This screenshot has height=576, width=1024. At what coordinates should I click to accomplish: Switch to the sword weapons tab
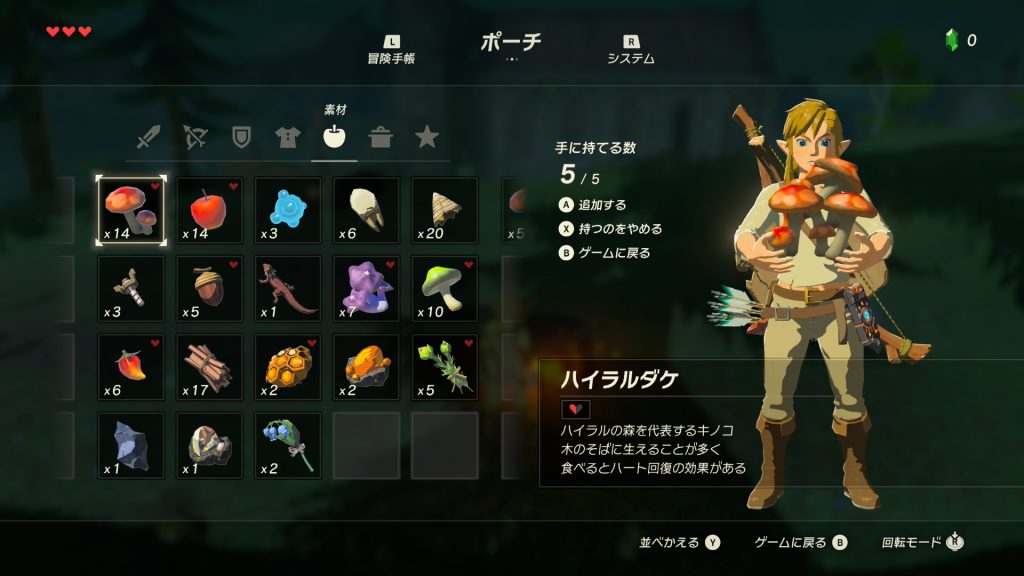pos(149,137)
